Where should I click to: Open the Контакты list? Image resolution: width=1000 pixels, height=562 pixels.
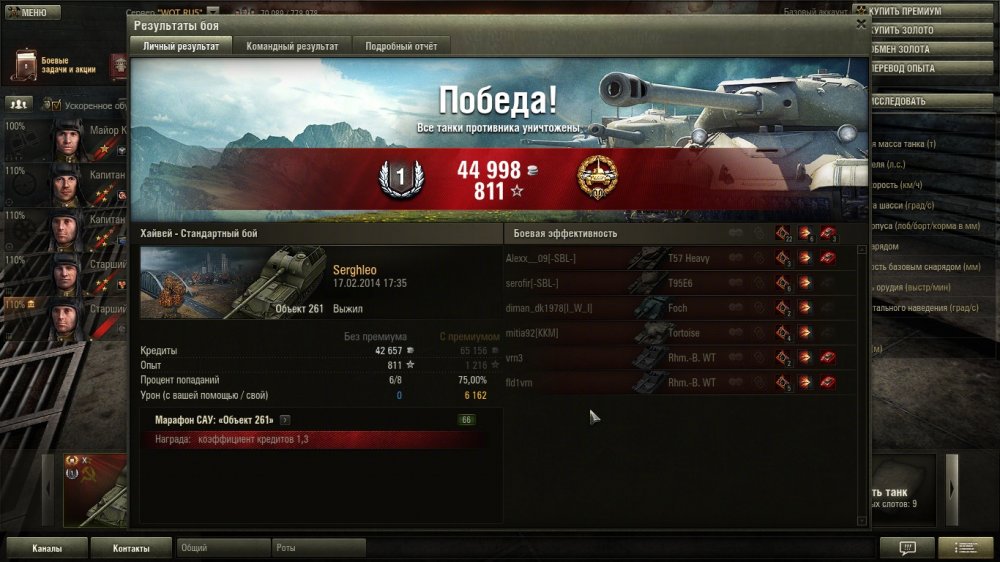[131, 548]
